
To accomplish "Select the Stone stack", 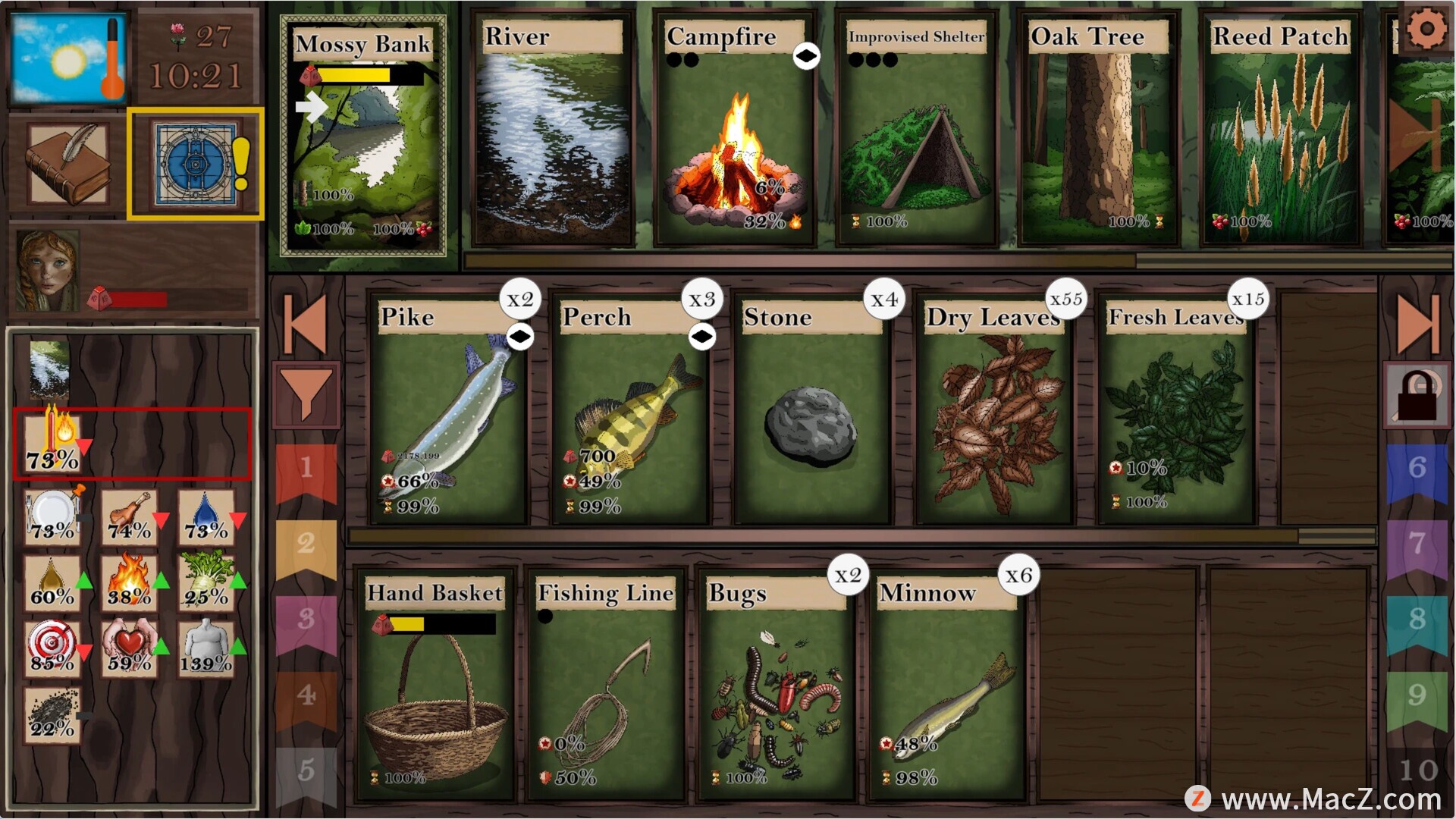I will tap(811, 409).
